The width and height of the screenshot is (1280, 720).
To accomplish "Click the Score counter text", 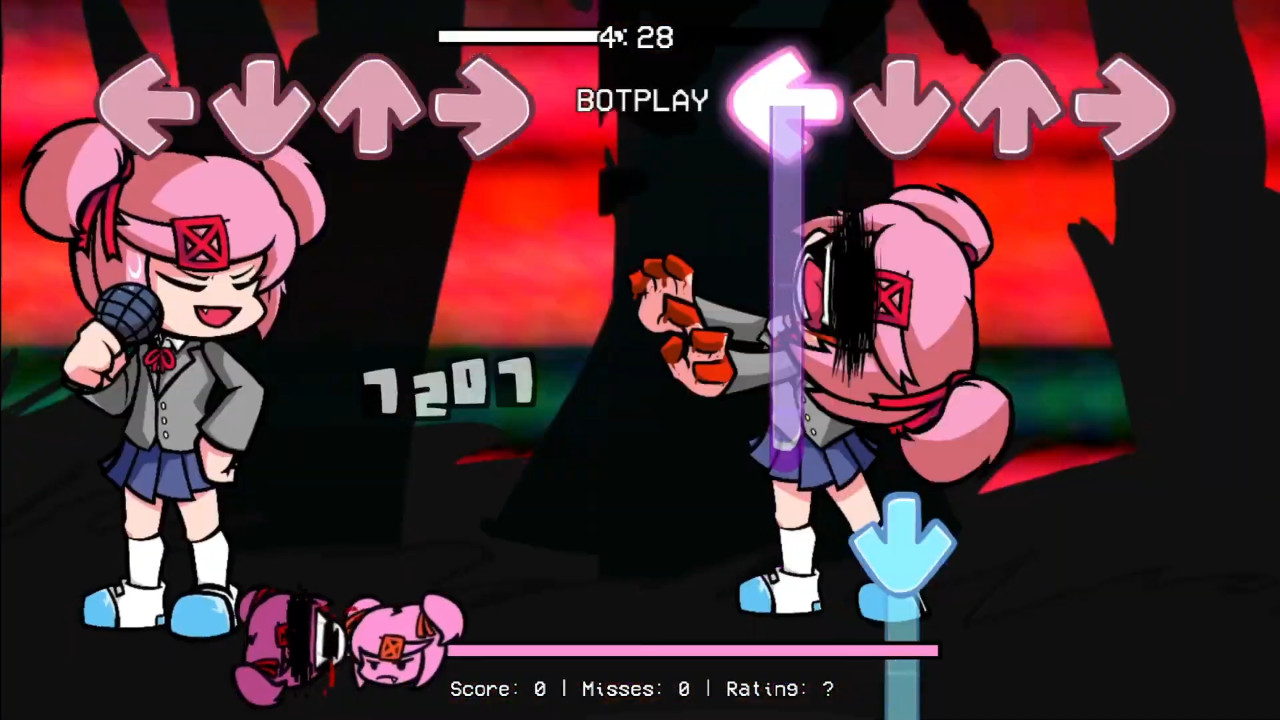I will (497, 689).
